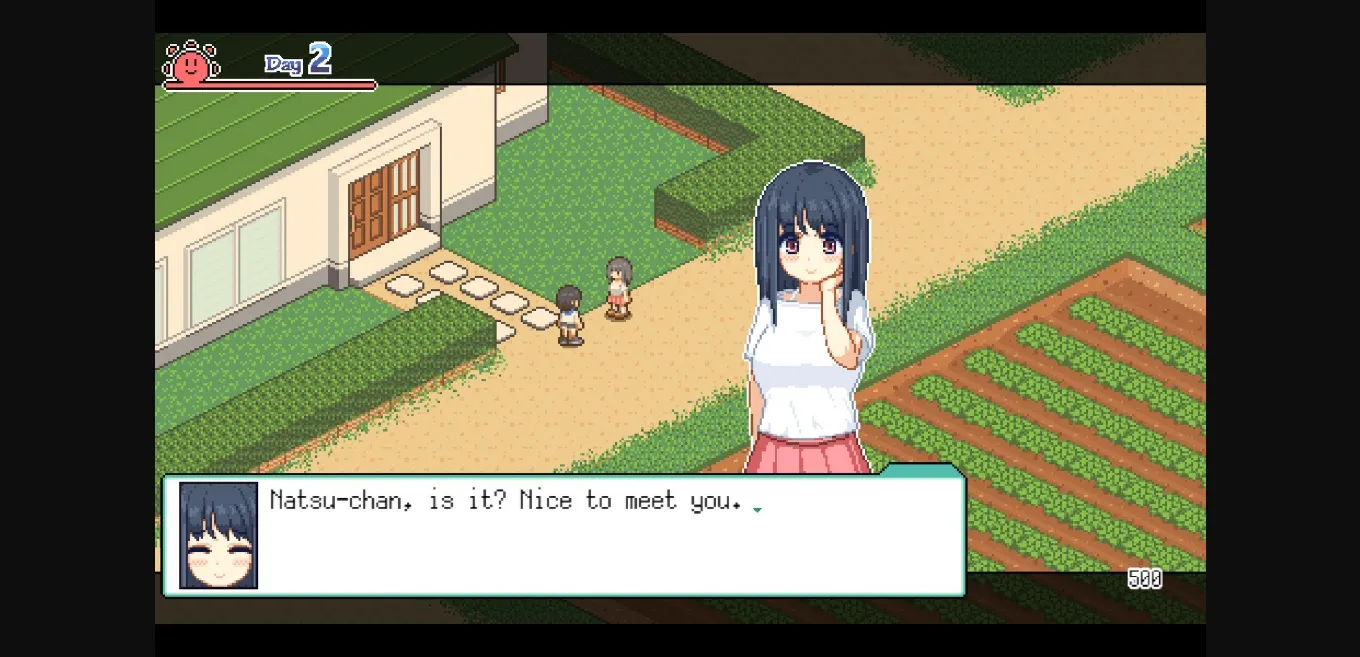1360x657 pixels.
Task: Click the green dialogue continue arrow
Action: coord(757,510)
